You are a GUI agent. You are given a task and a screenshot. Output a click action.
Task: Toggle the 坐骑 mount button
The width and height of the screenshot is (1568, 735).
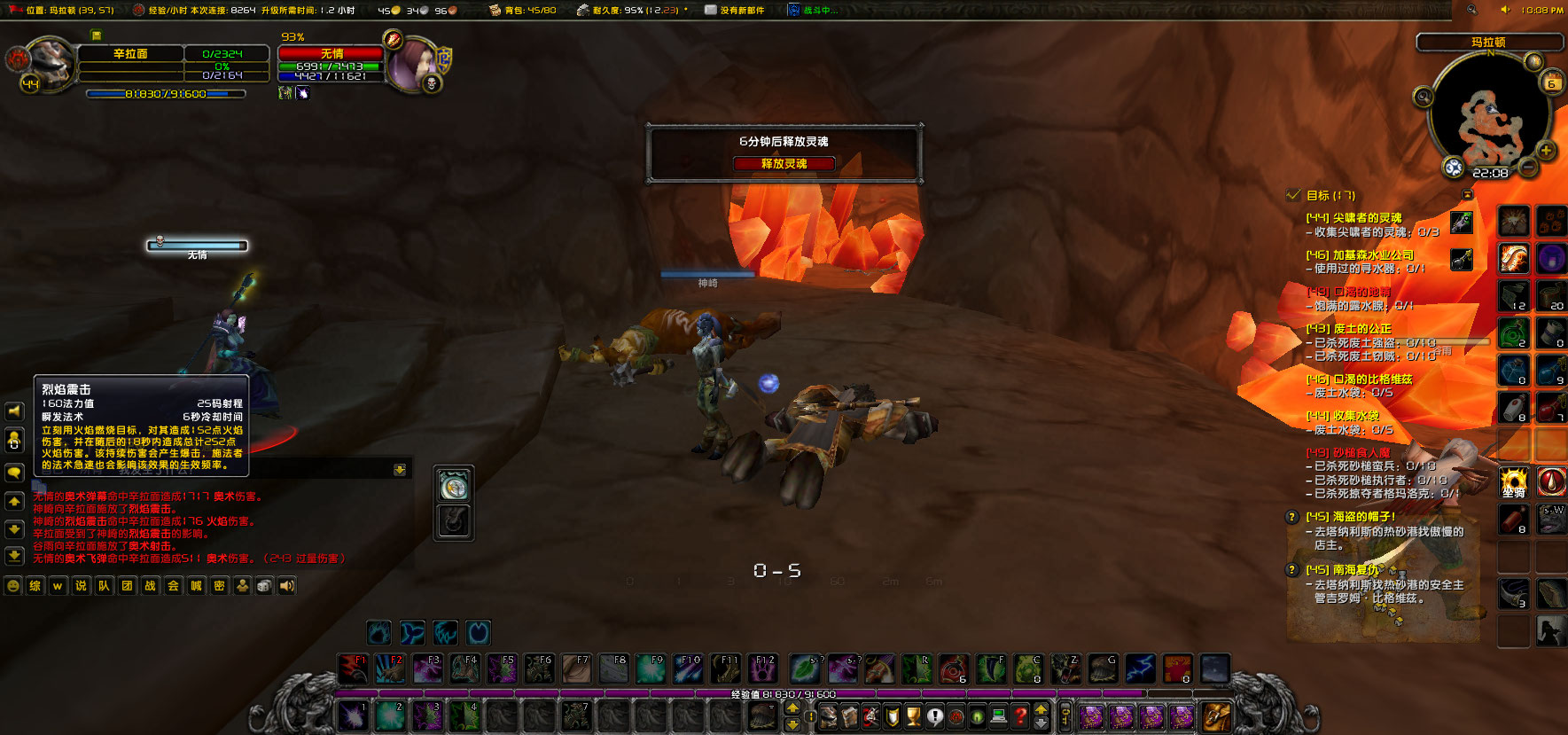pos(1513,481)
